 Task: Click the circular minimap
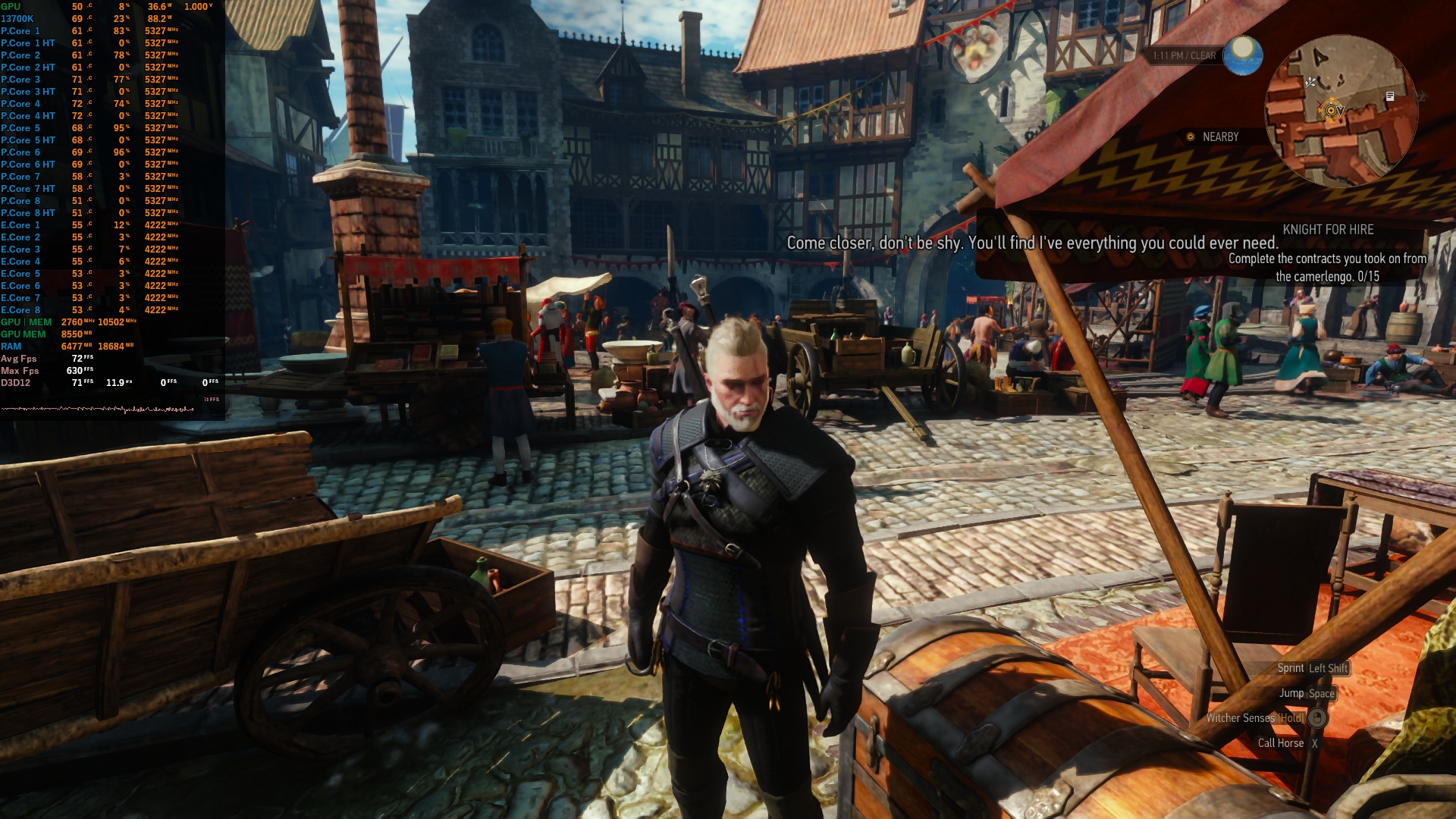[x=1341, y=111]
